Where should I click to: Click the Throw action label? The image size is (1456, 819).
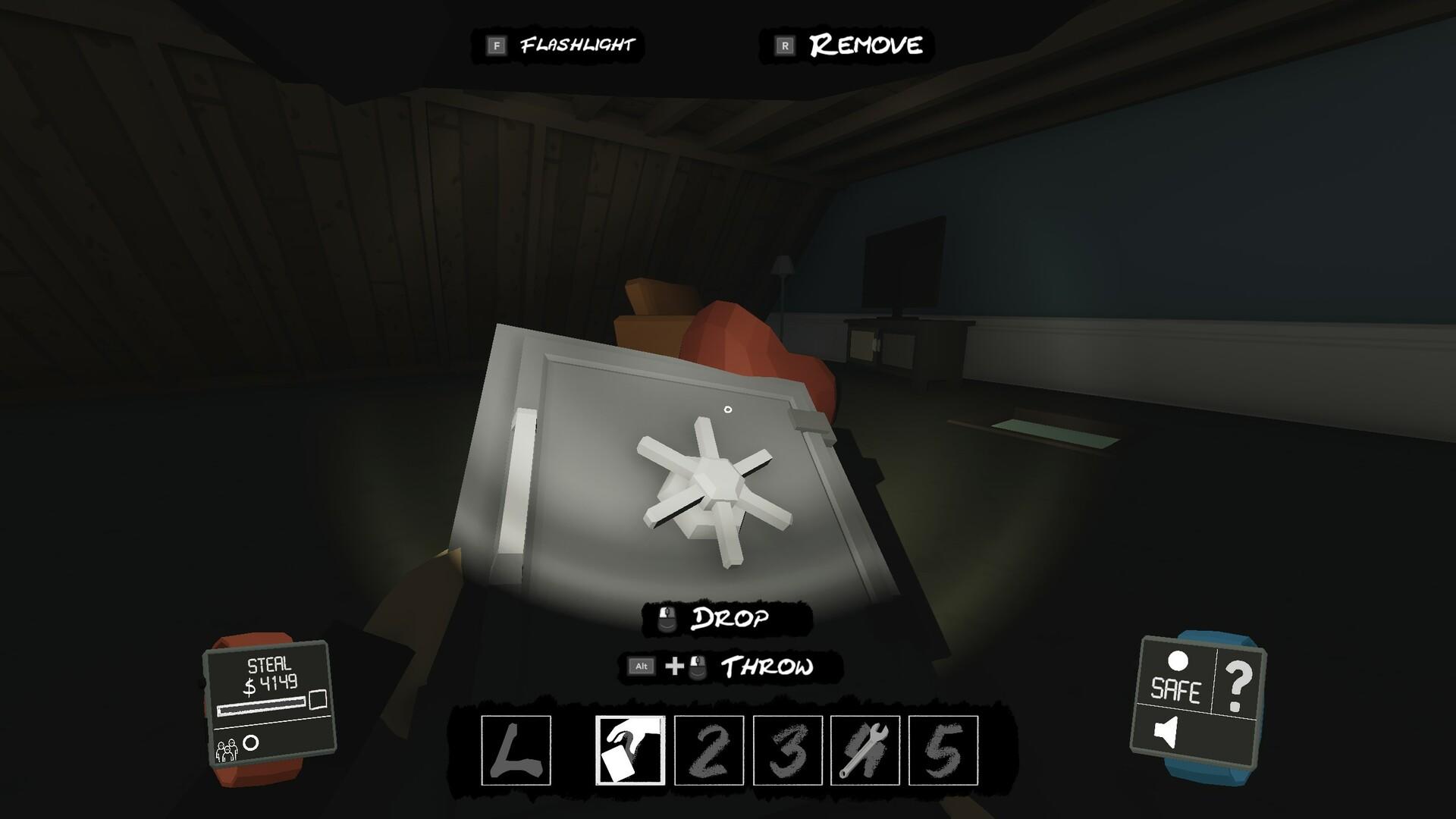[x=767, y=668]
